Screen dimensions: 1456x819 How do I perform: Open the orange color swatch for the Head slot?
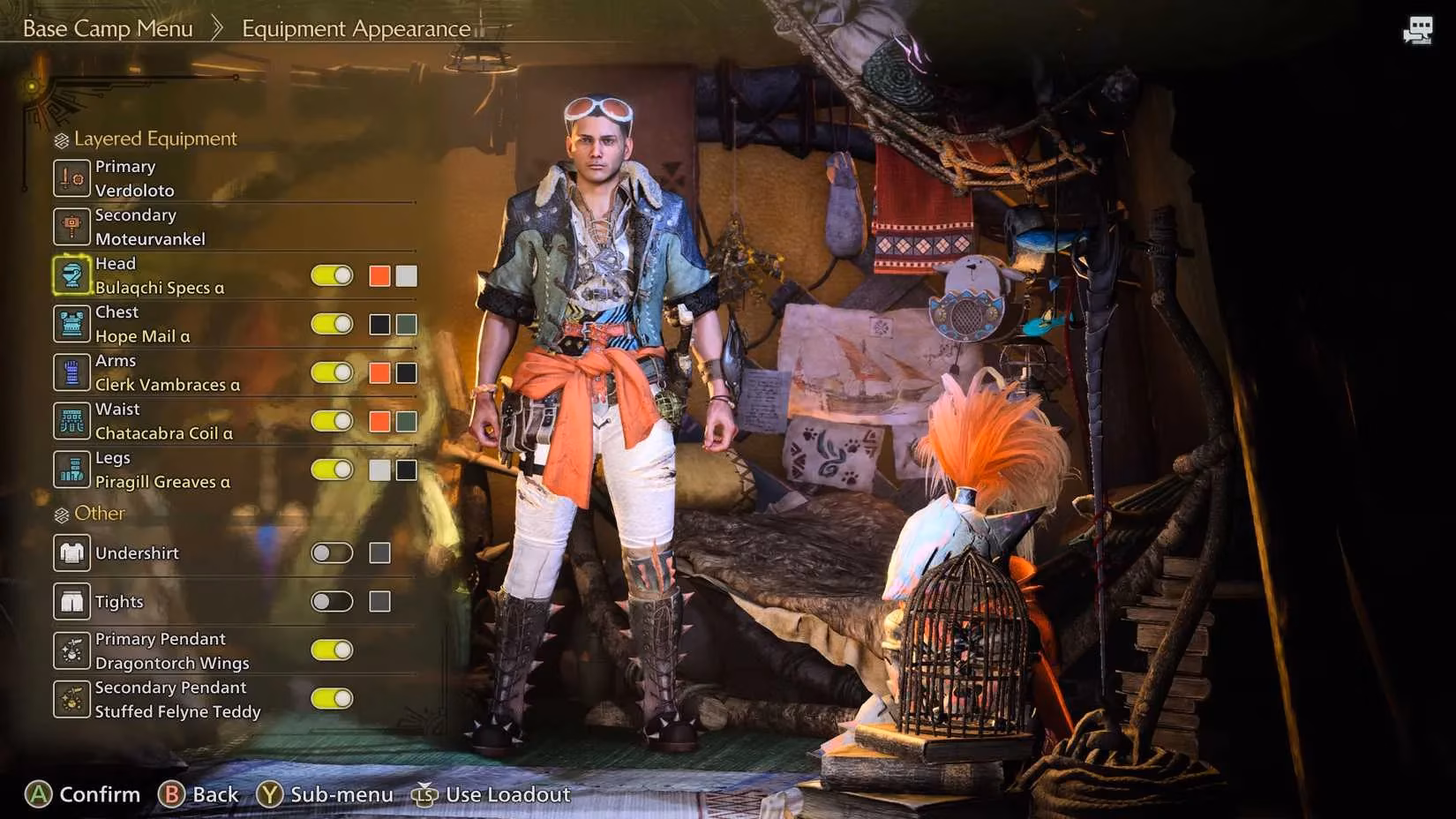click(x=379, y=274)
